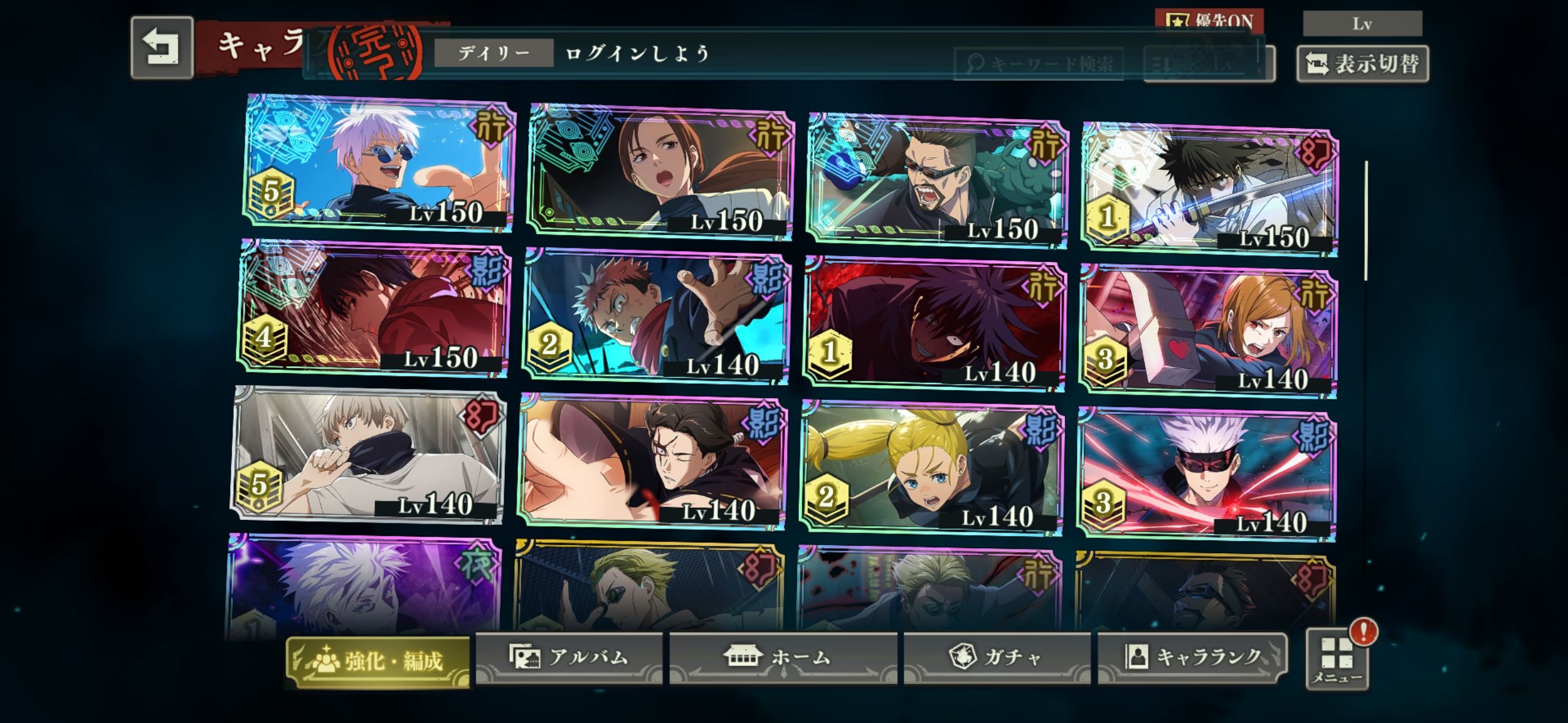Go to the ホーム home screen

[x=782, y=657]
